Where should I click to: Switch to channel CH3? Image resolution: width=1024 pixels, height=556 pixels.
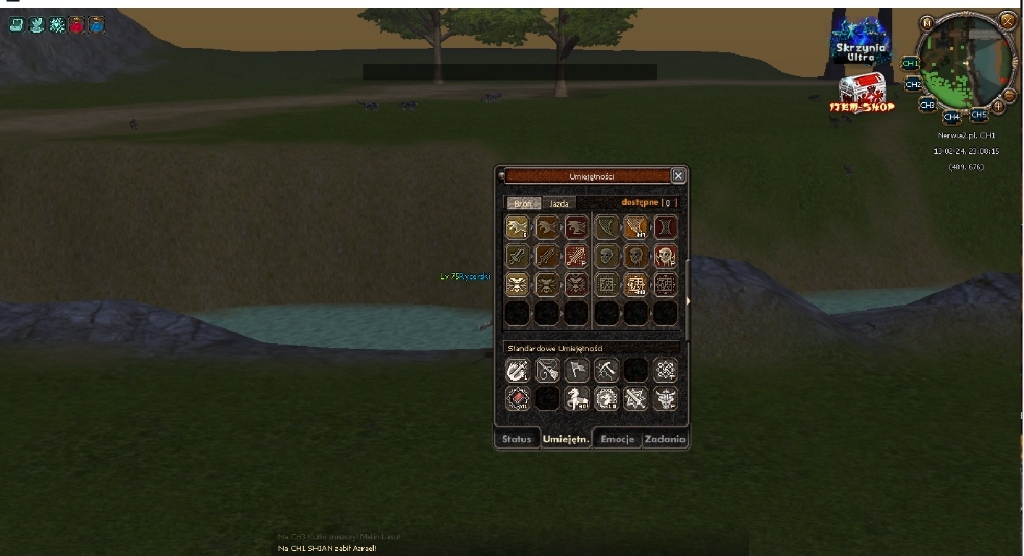(927, 105)
